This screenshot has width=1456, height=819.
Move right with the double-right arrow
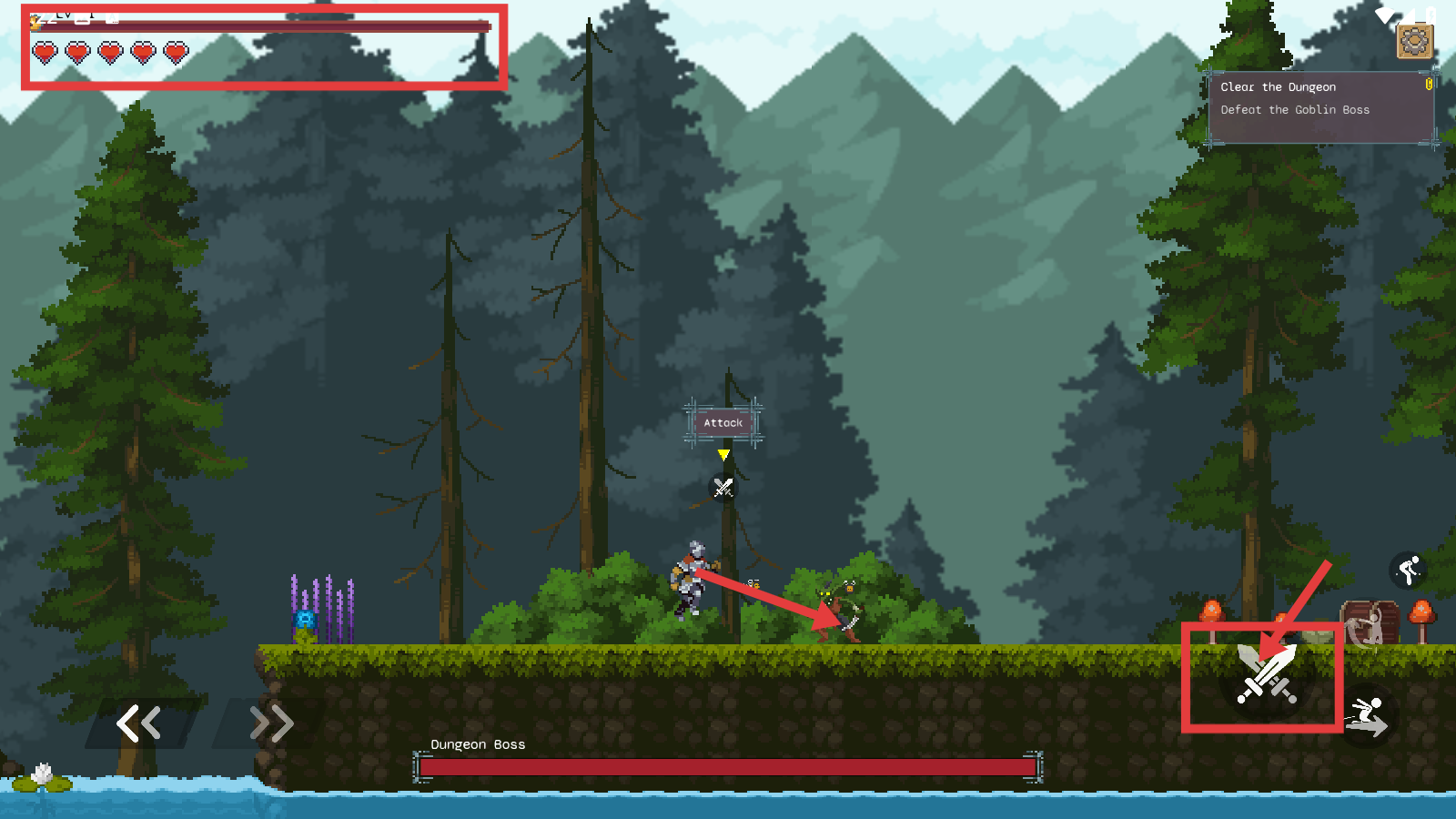pos(271,723)
